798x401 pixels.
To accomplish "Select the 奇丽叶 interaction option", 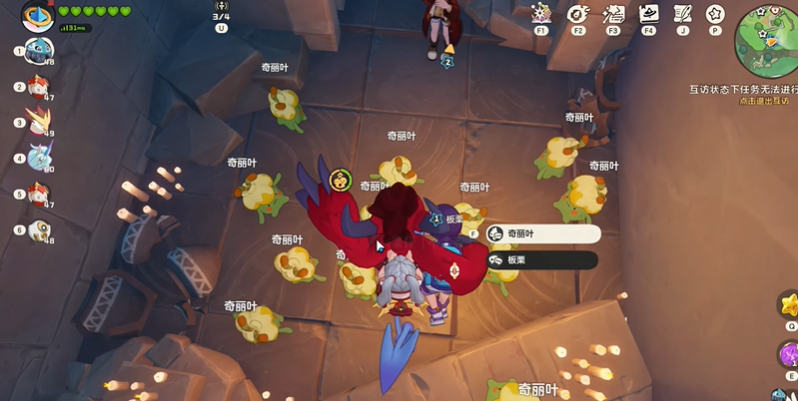I will pos(543,234).
